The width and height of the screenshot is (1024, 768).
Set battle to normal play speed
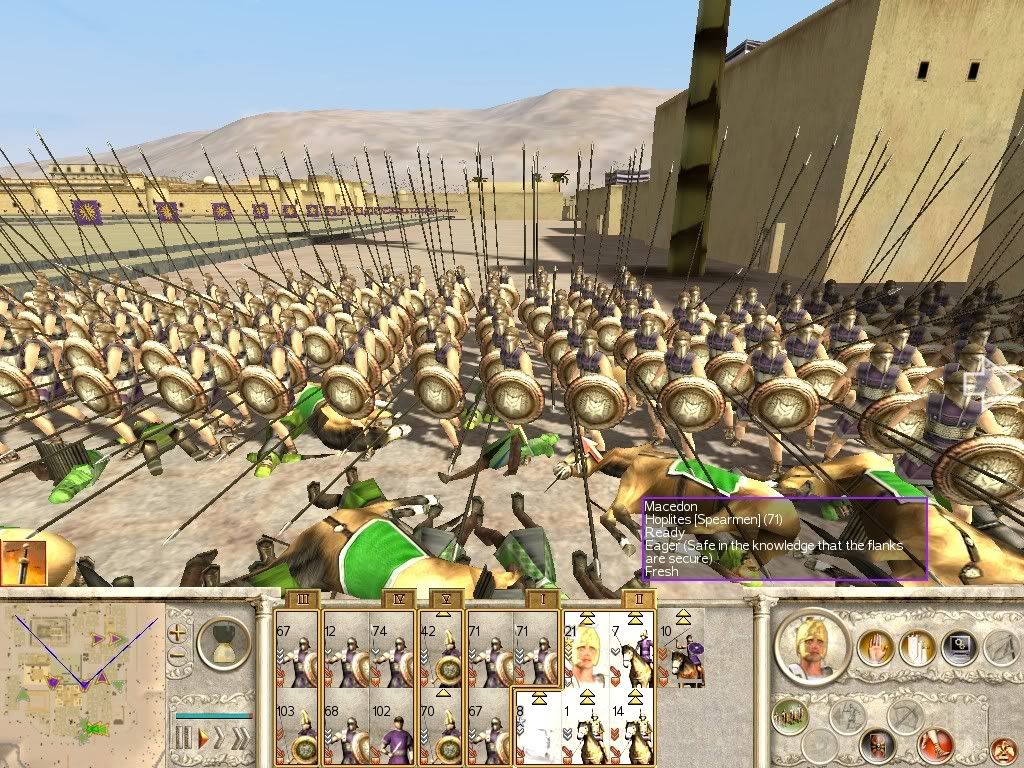(x=203, y=738)
